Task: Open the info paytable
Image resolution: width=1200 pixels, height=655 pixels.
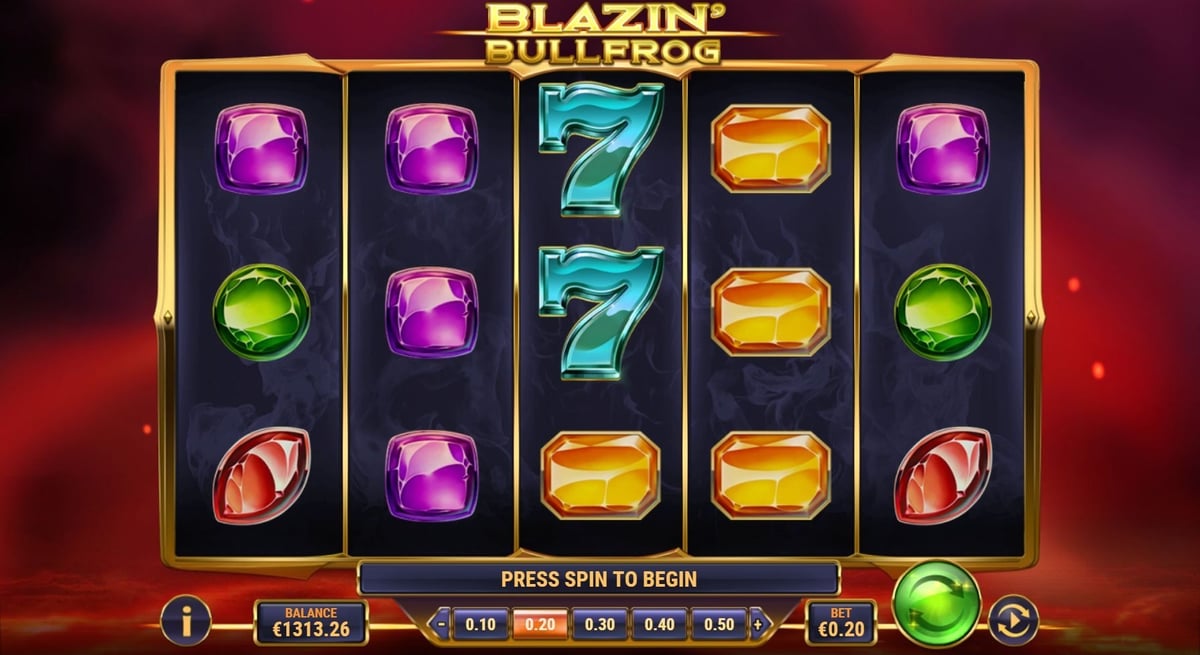Action: point(187,622)
